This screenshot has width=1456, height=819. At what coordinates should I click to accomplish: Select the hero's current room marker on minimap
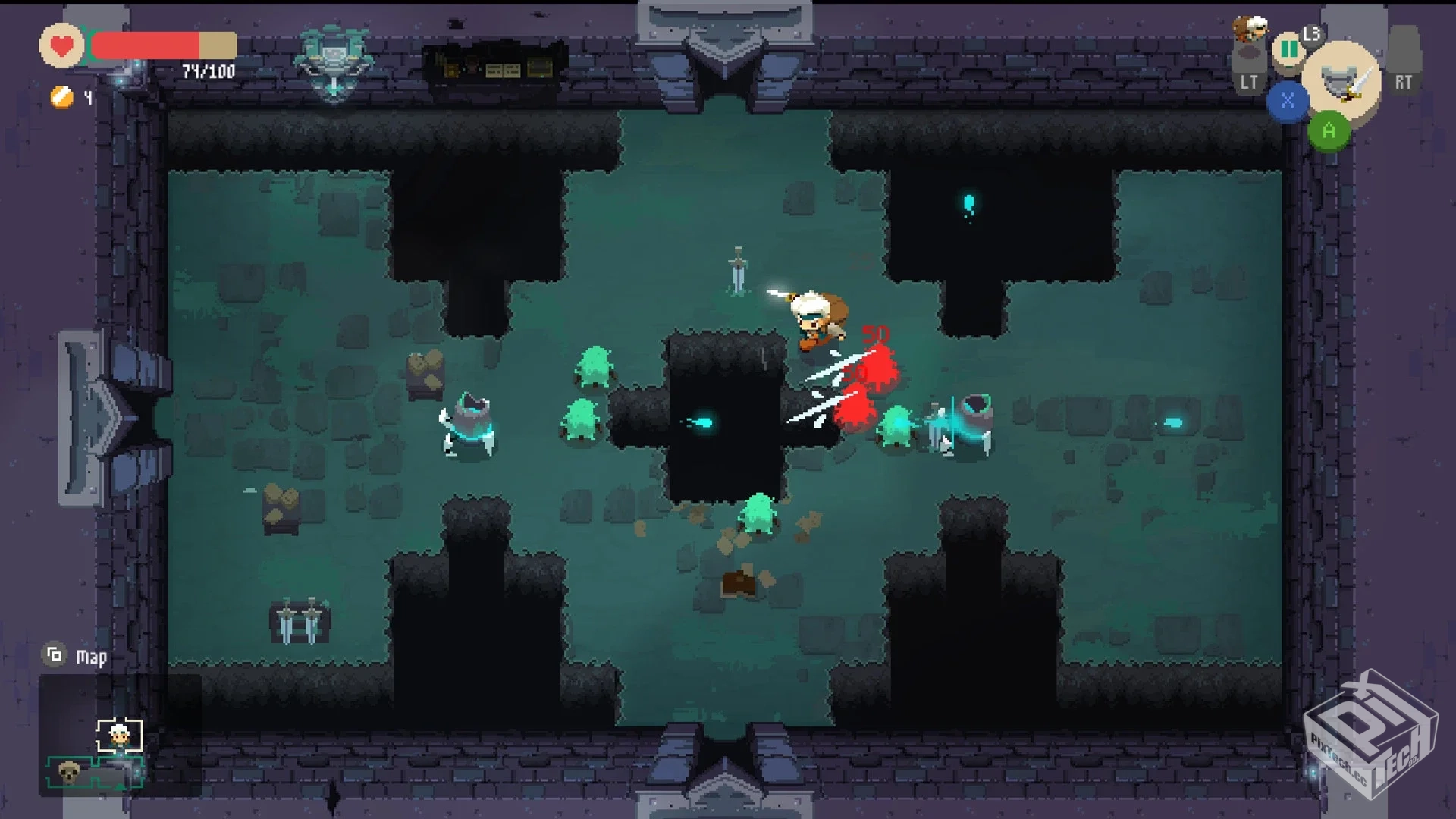[119, 735]
